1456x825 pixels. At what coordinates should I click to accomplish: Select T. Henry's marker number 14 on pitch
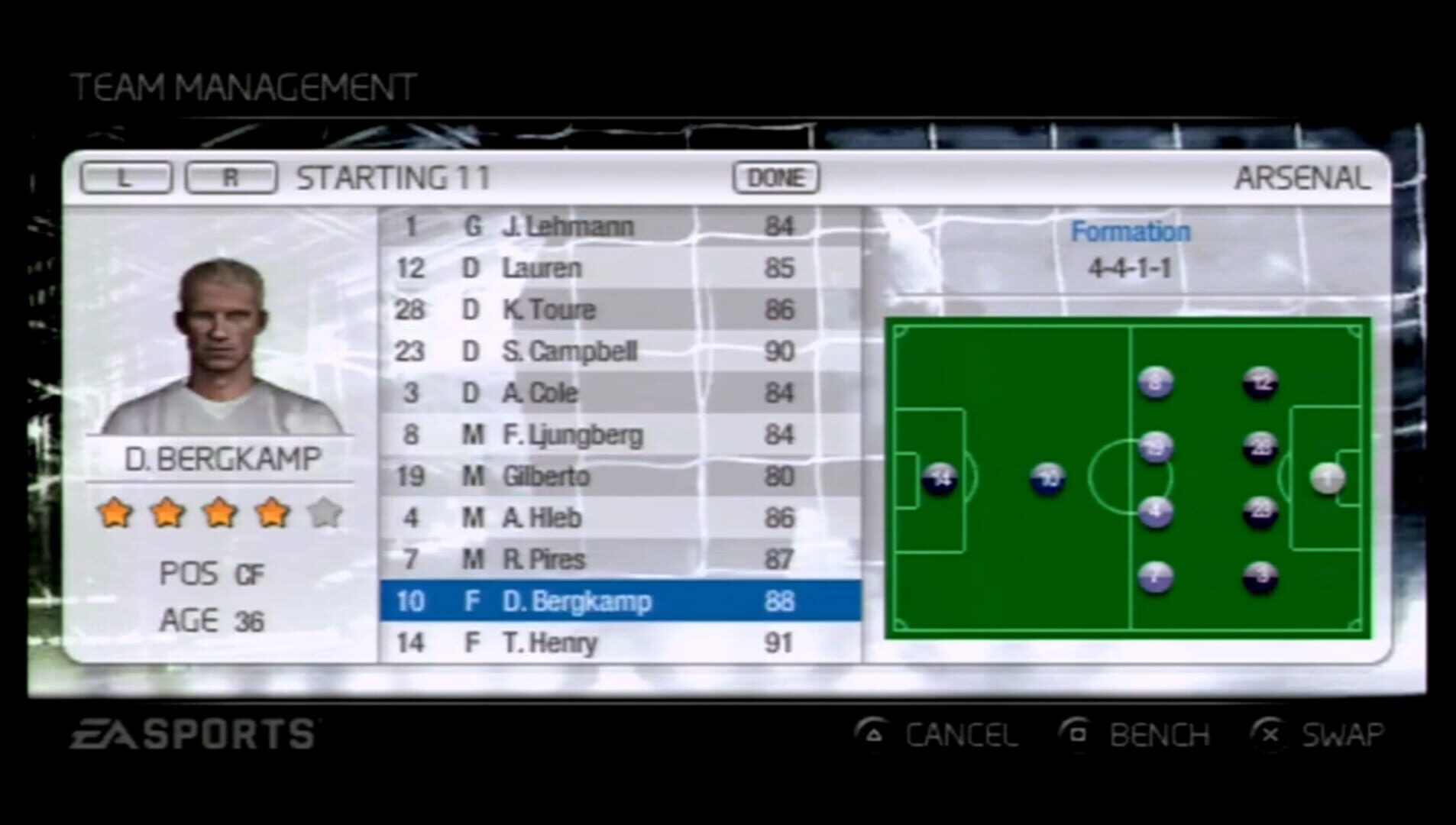(941, 477)
